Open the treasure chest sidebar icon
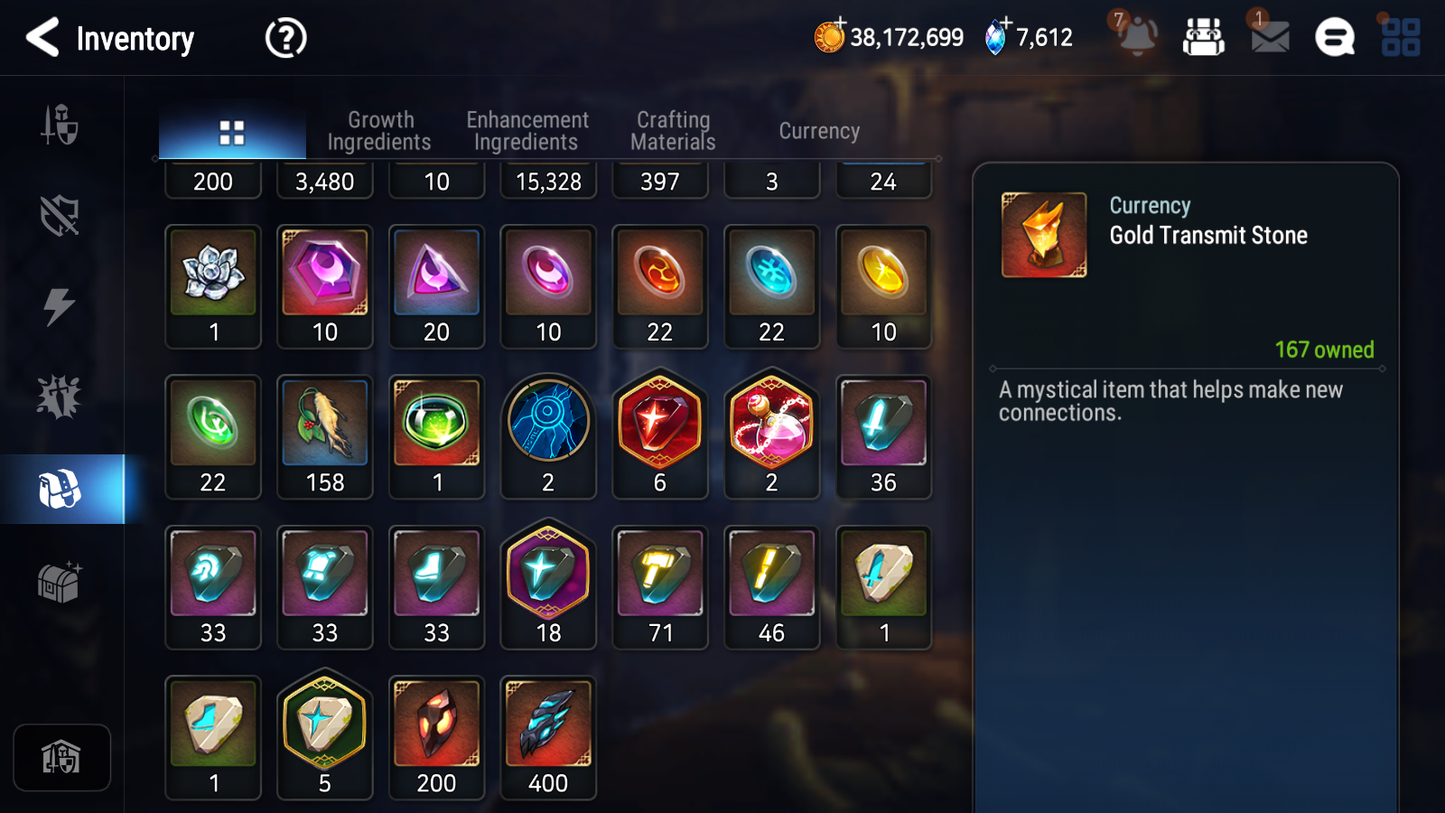The height and width of the screenshot is (813, 1445). coord(61,578)
